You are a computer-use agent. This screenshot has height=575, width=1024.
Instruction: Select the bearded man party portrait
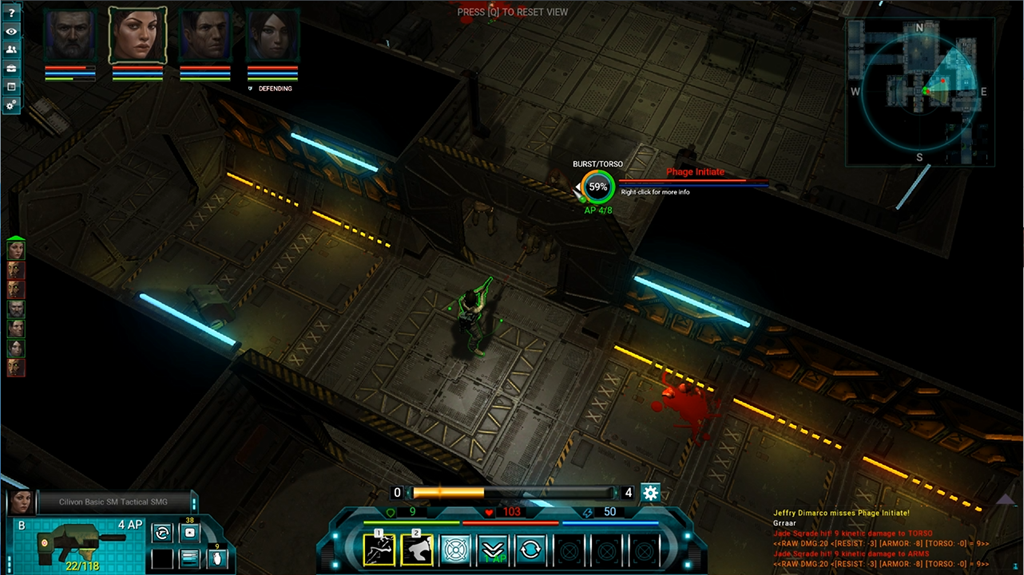tap(68, 36)
